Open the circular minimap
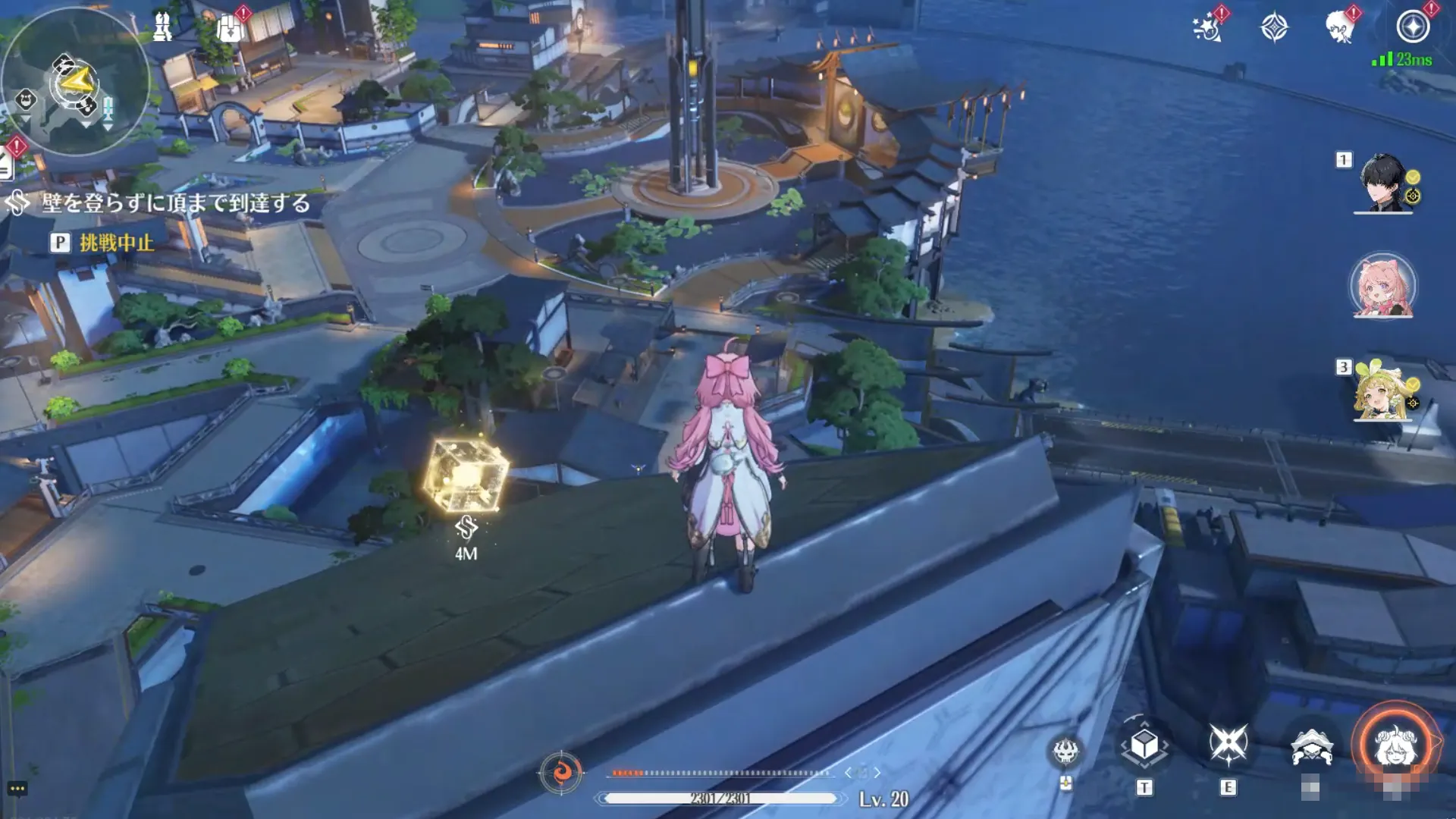Viewport: 1456px width, 819px height. pyautogui.click(x=74, y=82)
